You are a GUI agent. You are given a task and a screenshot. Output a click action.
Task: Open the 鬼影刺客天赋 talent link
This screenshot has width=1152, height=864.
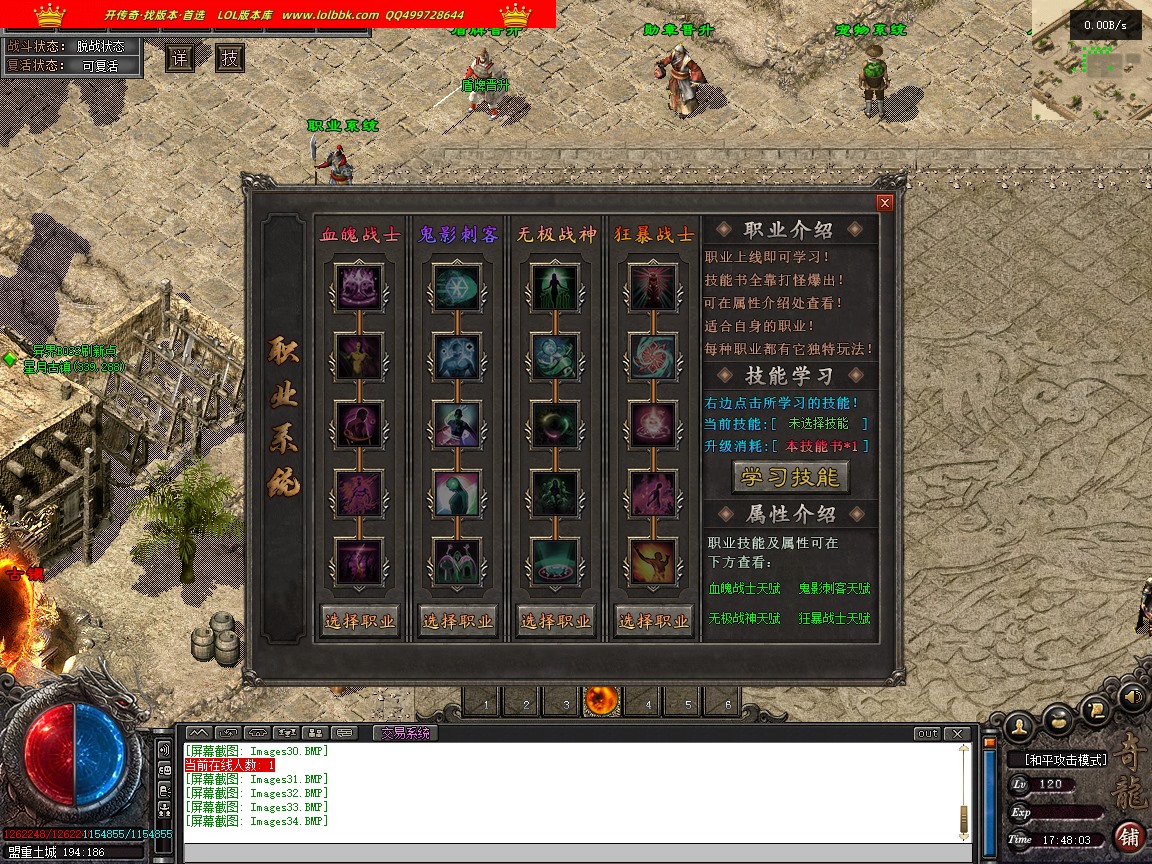(x=834, y=590)
